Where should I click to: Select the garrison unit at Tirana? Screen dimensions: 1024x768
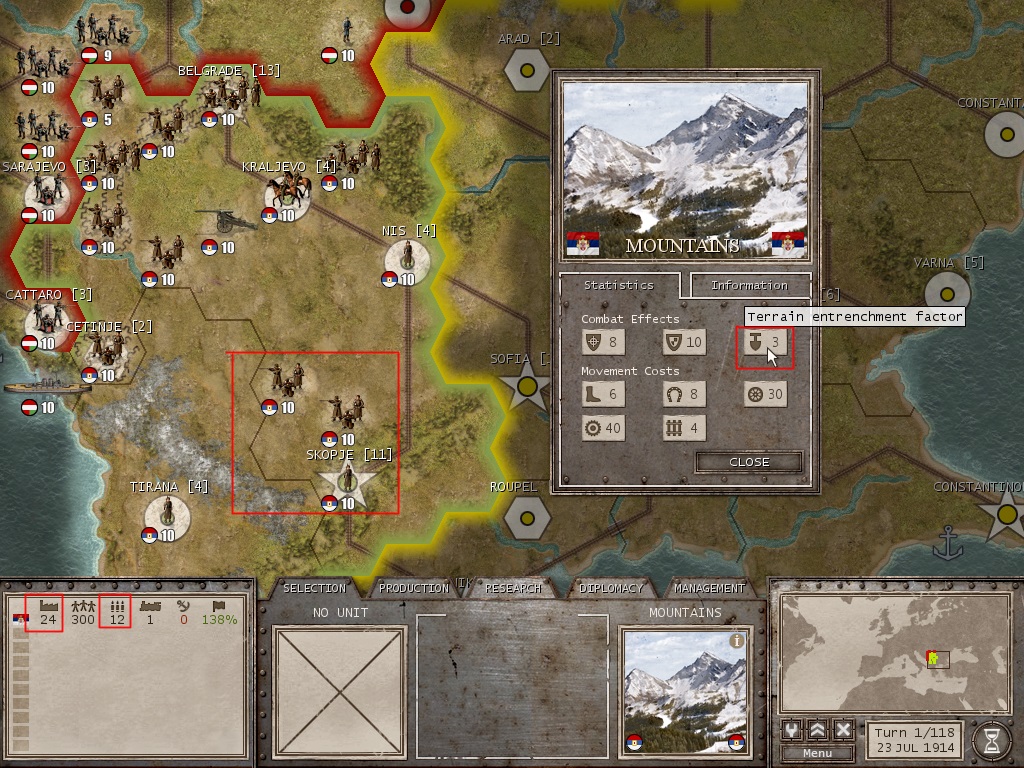tap(166, 513)
